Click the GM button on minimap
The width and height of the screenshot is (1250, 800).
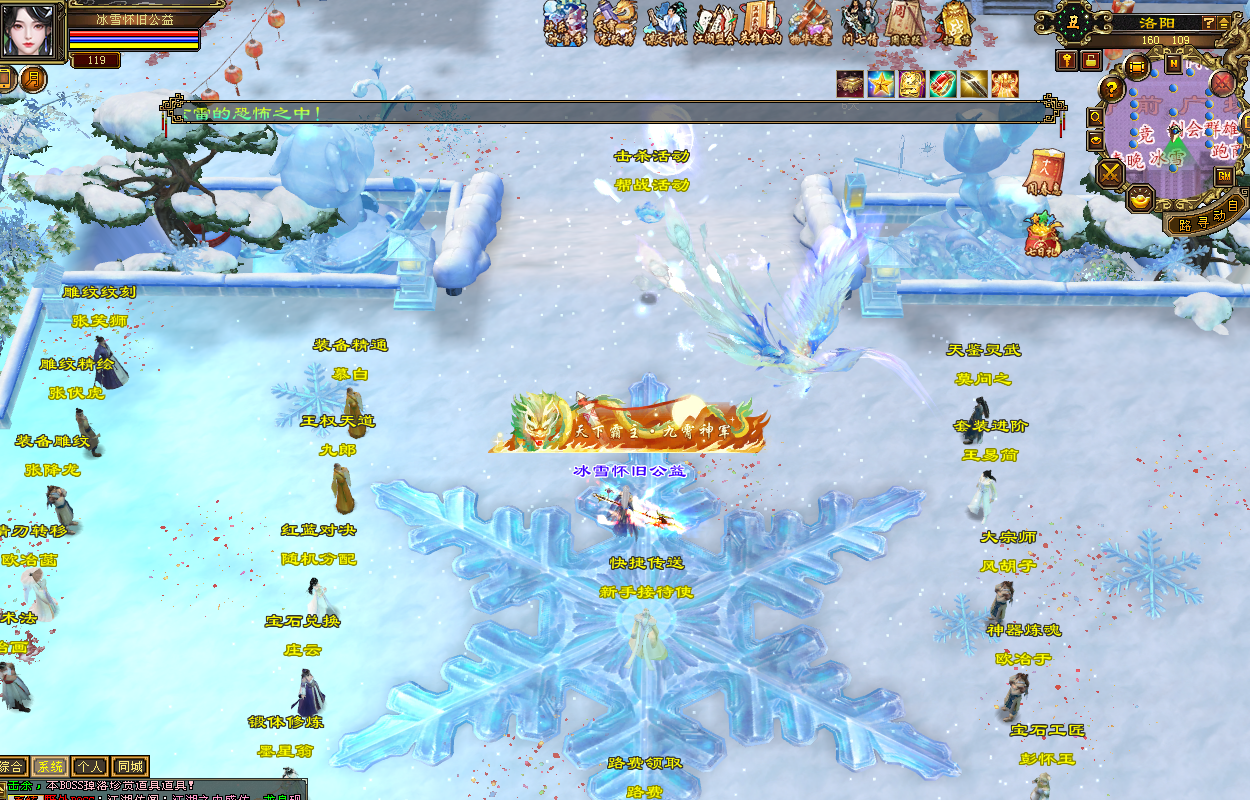(x=1224, y=176)
